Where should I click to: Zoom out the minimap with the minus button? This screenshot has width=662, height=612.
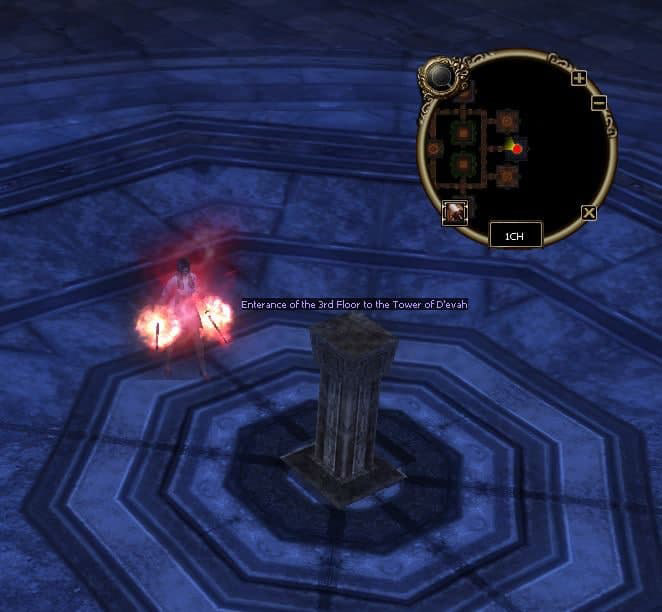point(598,102)
